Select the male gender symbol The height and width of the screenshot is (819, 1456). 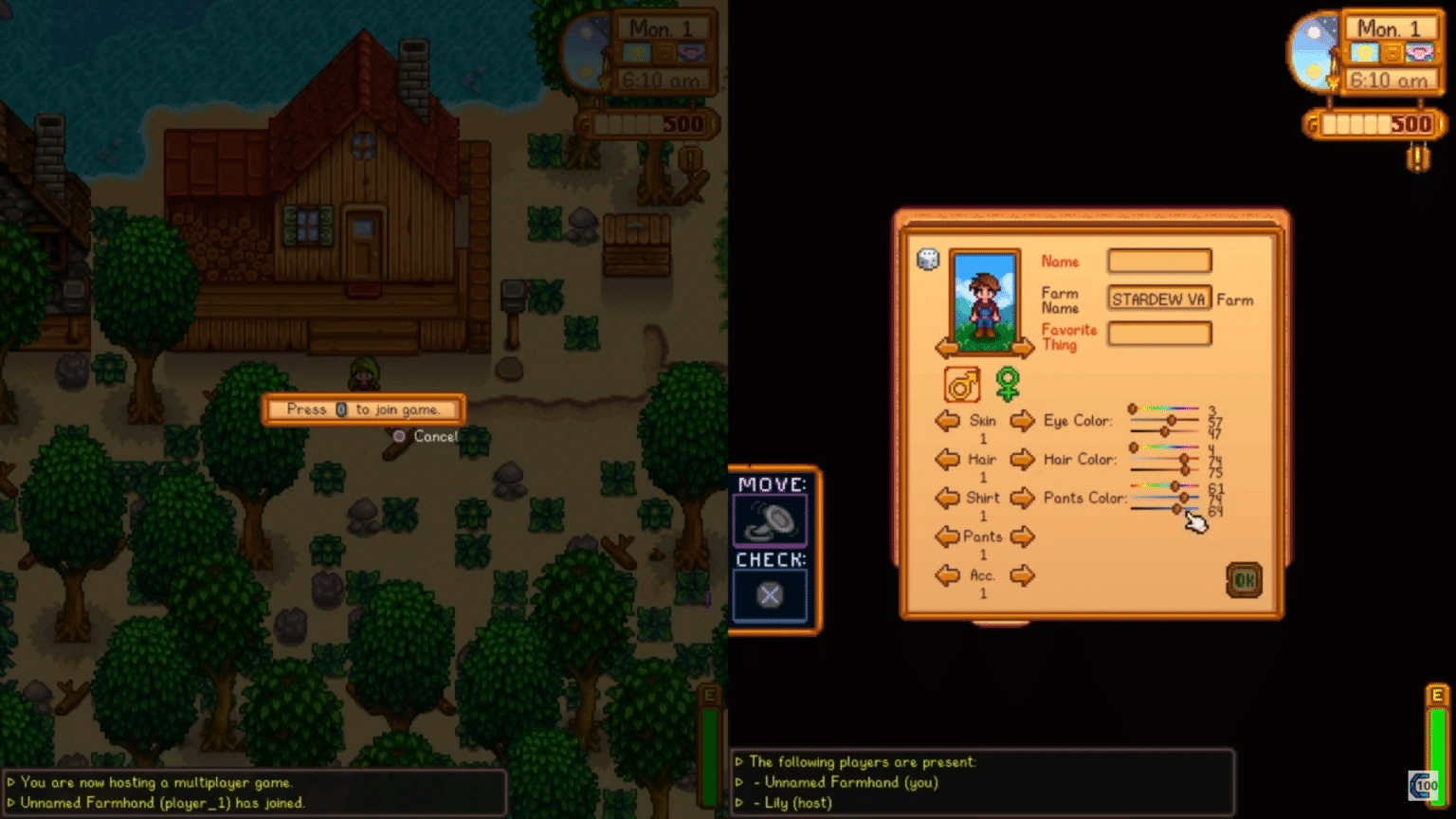961,384
